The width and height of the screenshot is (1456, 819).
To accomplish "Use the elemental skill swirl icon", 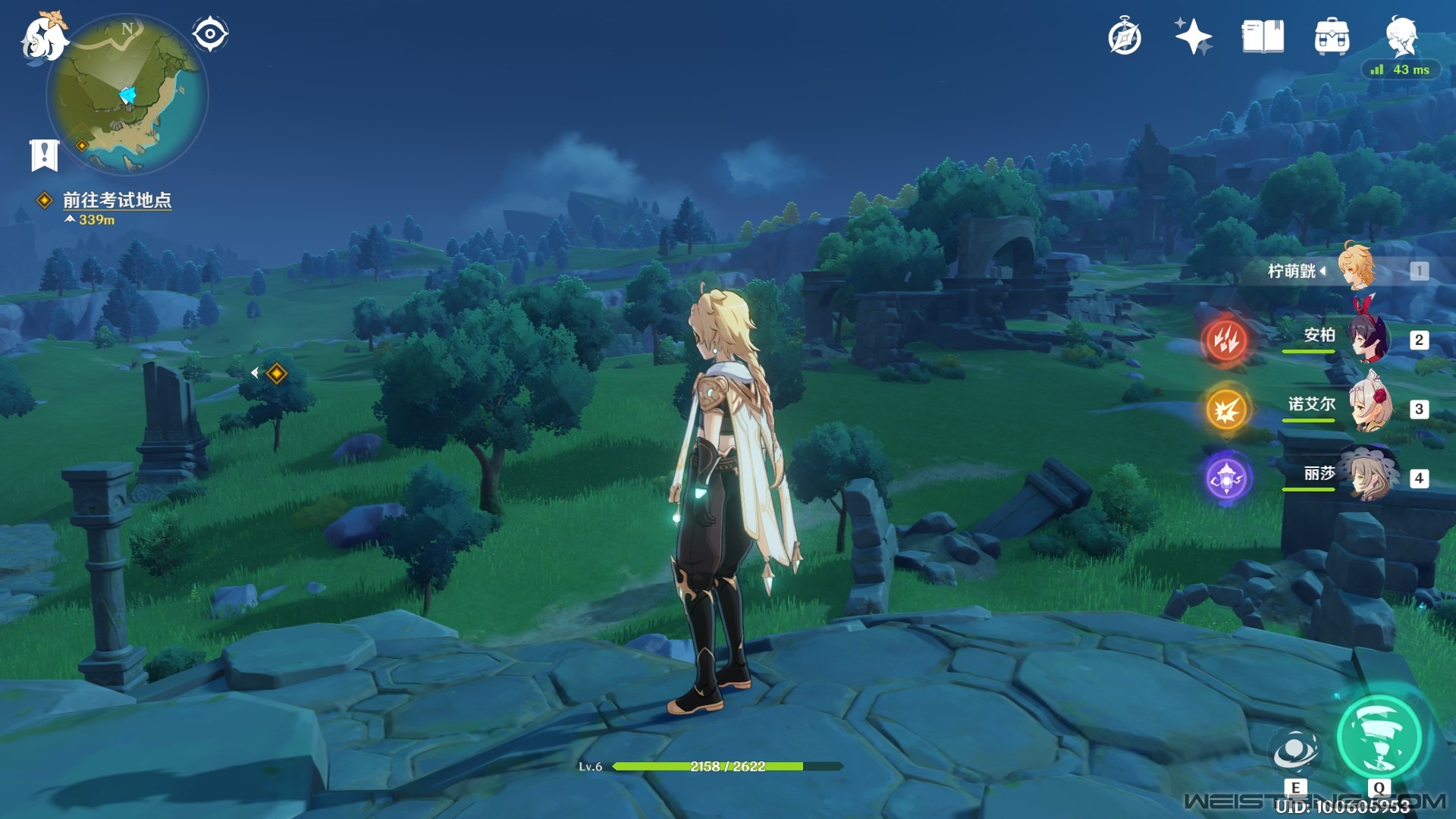I will click(1295, 752).
